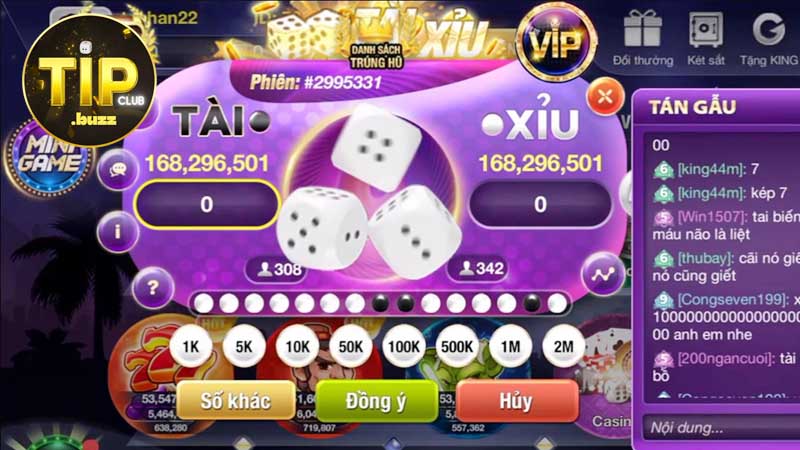
Task: Open the VIP badge
Action: click(x=556, y=42)
